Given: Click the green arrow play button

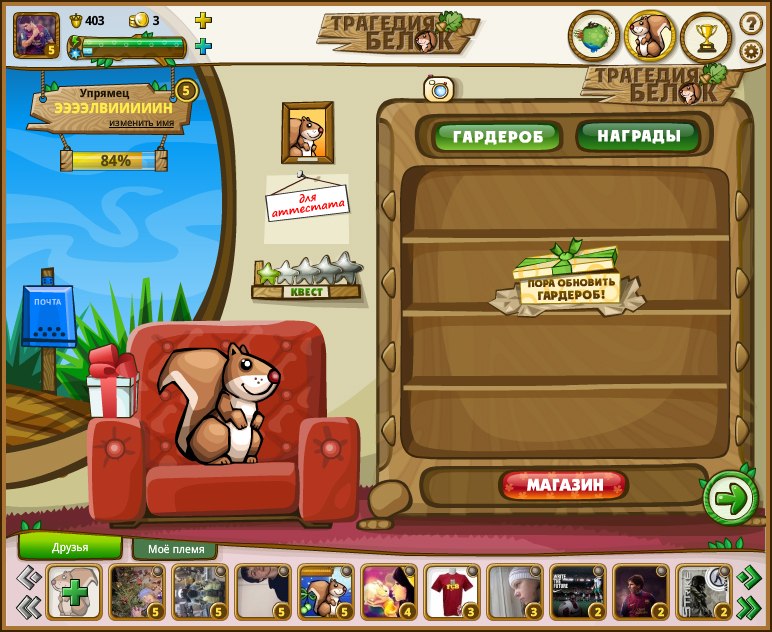Looking at the screenshot, I should coord(731,499).
